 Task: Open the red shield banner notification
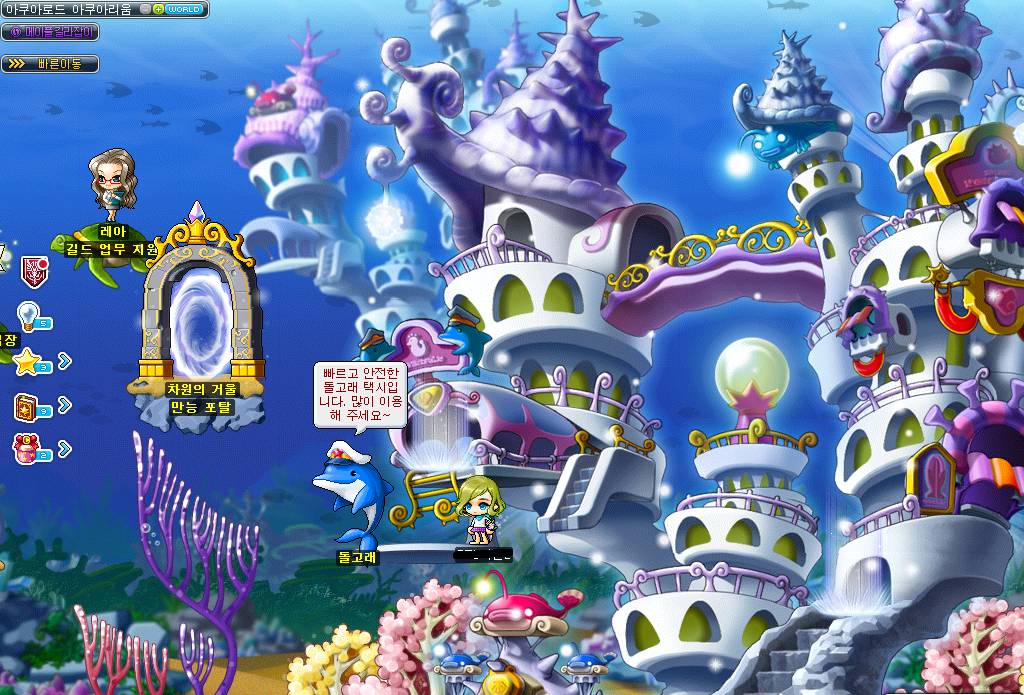point(32,268)
